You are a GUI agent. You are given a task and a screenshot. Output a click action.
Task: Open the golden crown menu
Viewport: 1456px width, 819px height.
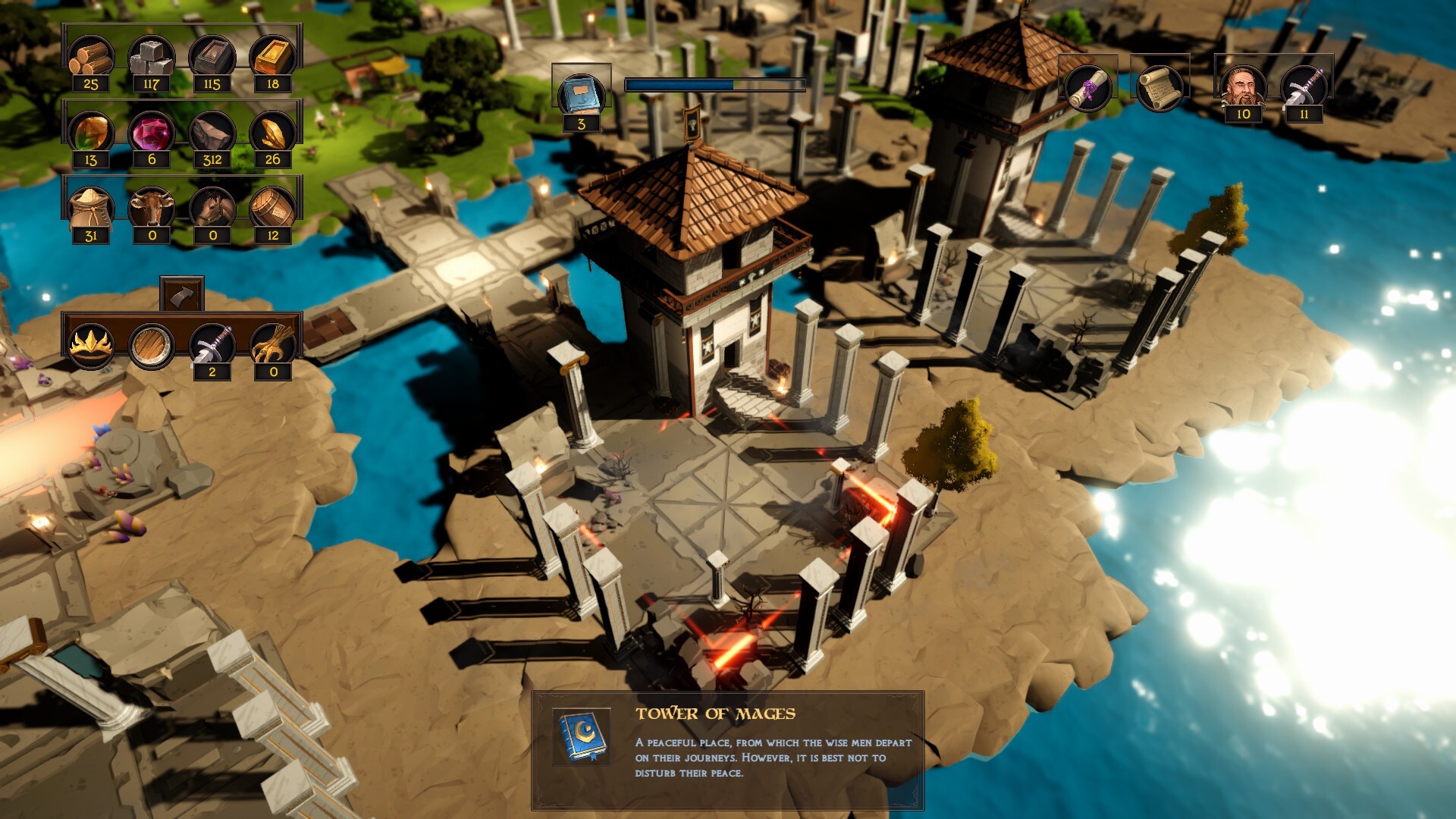click(x=91, y=345)
